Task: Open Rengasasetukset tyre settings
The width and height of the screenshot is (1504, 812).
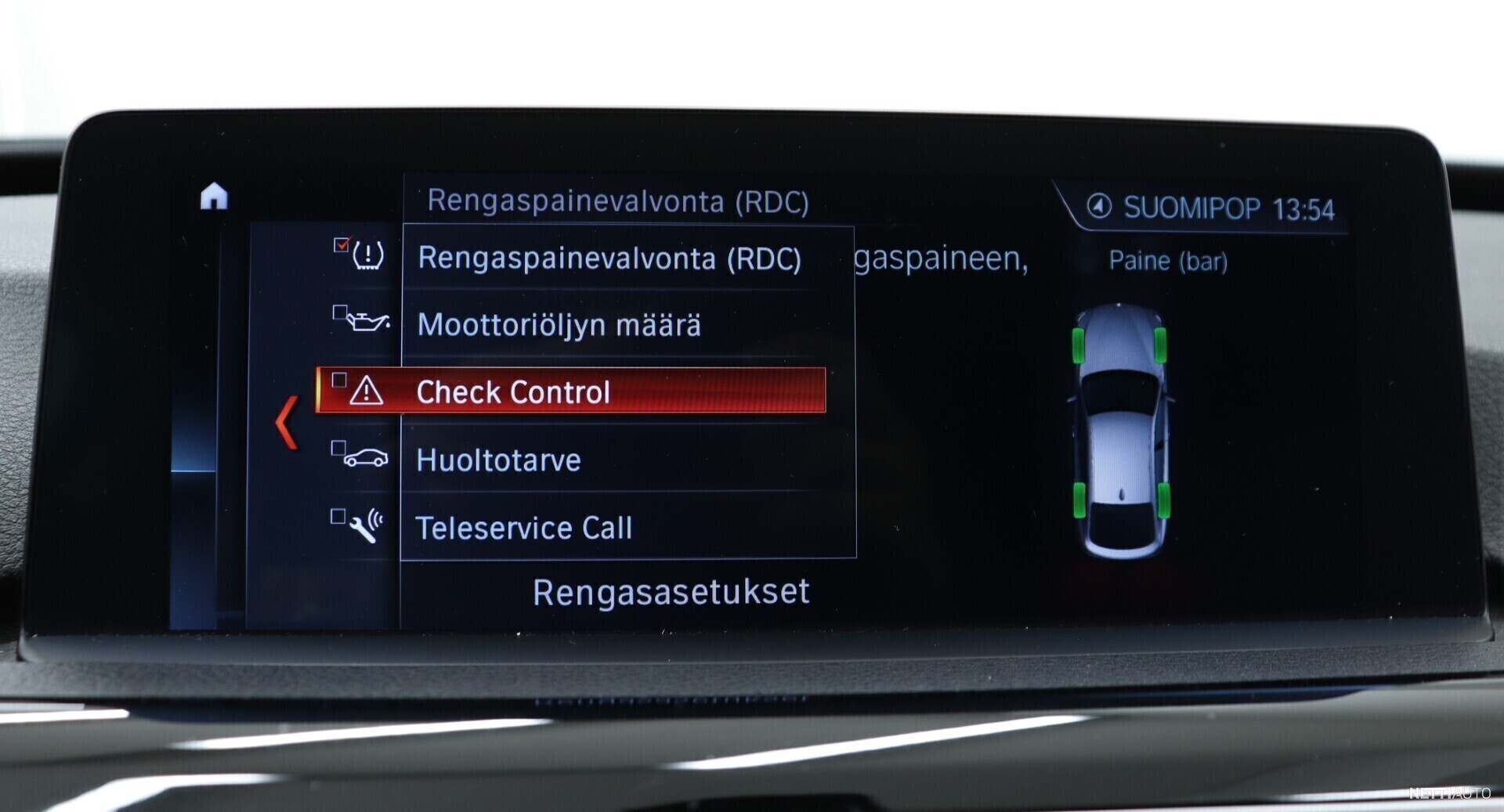Action: [671, 592]
